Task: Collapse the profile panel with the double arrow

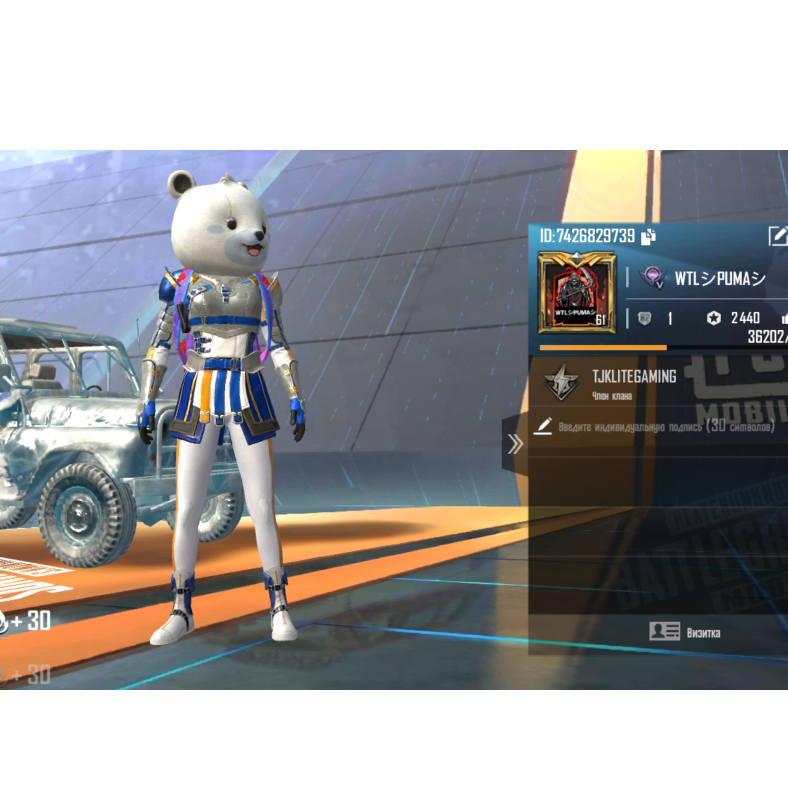Action: [x=515, y=443]
